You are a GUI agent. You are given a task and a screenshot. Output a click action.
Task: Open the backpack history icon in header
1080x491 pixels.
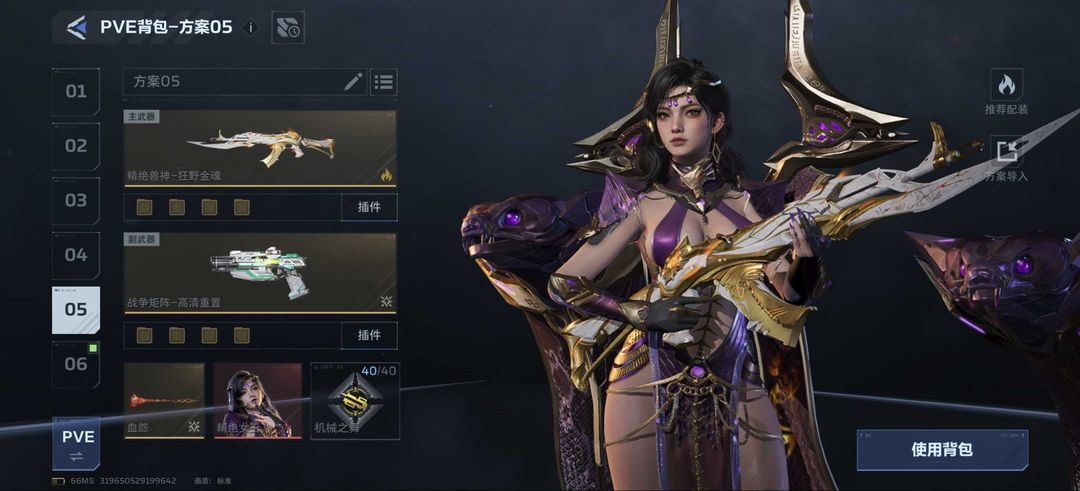288,28
